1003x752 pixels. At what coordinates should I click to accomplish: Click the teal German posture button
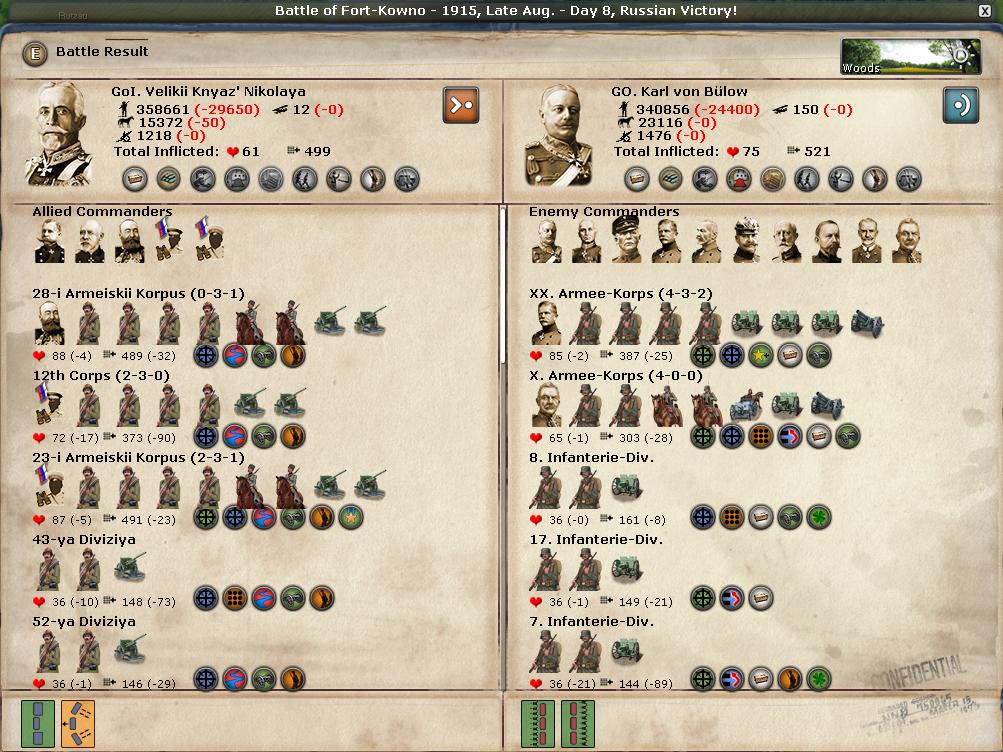(960, 105)
